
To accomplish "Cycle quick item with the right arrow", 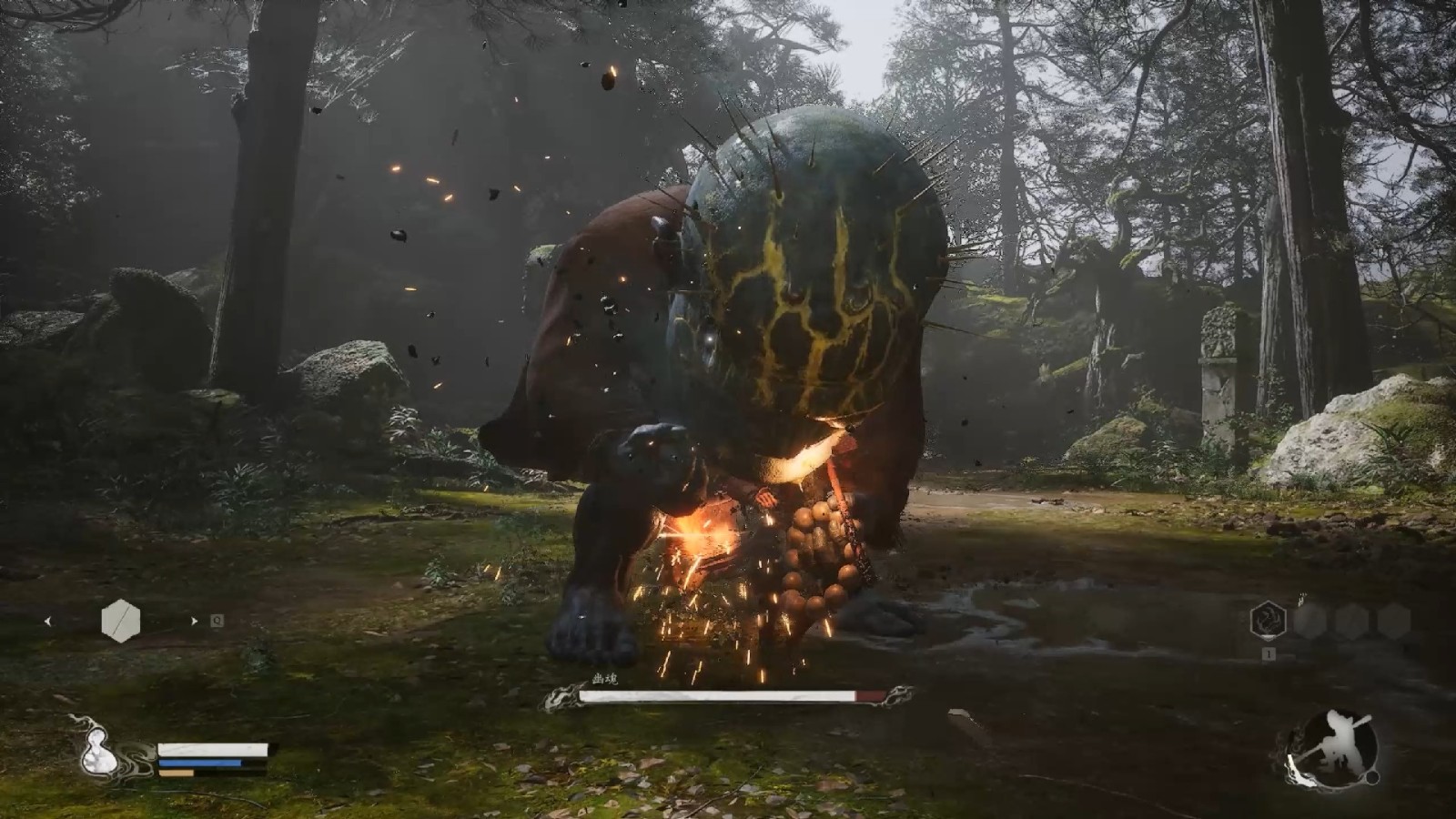I will click(x=193, y=622).
